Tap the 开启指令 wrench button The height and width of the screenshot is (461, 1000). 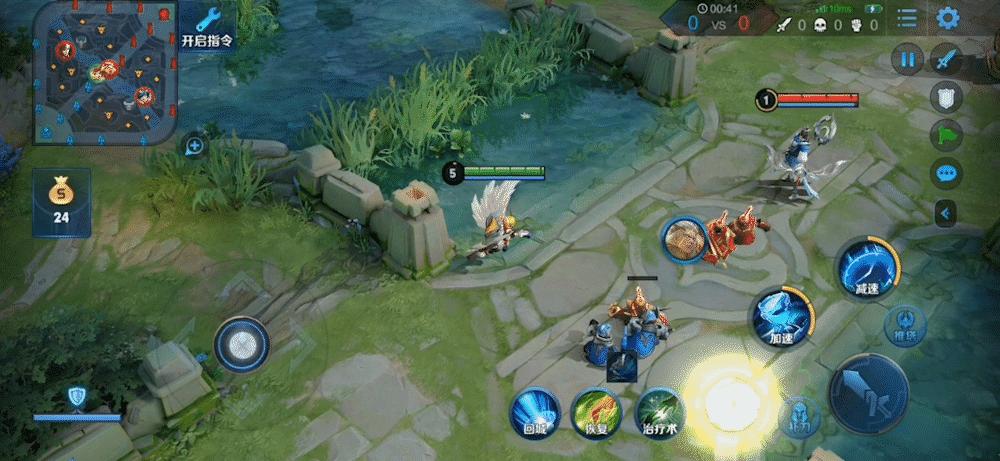click(x=208, y=26)
